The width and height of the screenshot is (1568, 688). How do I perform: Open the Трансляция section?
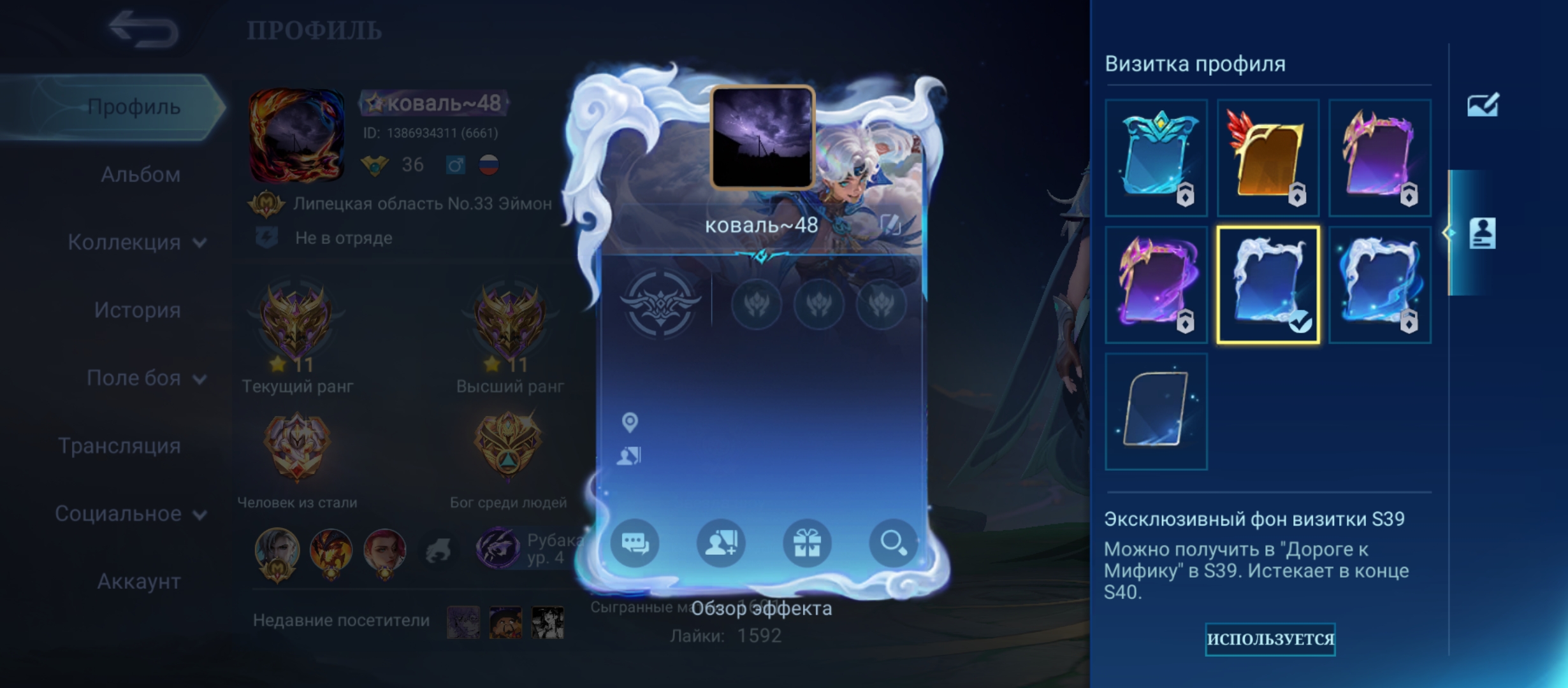(120, 446)
